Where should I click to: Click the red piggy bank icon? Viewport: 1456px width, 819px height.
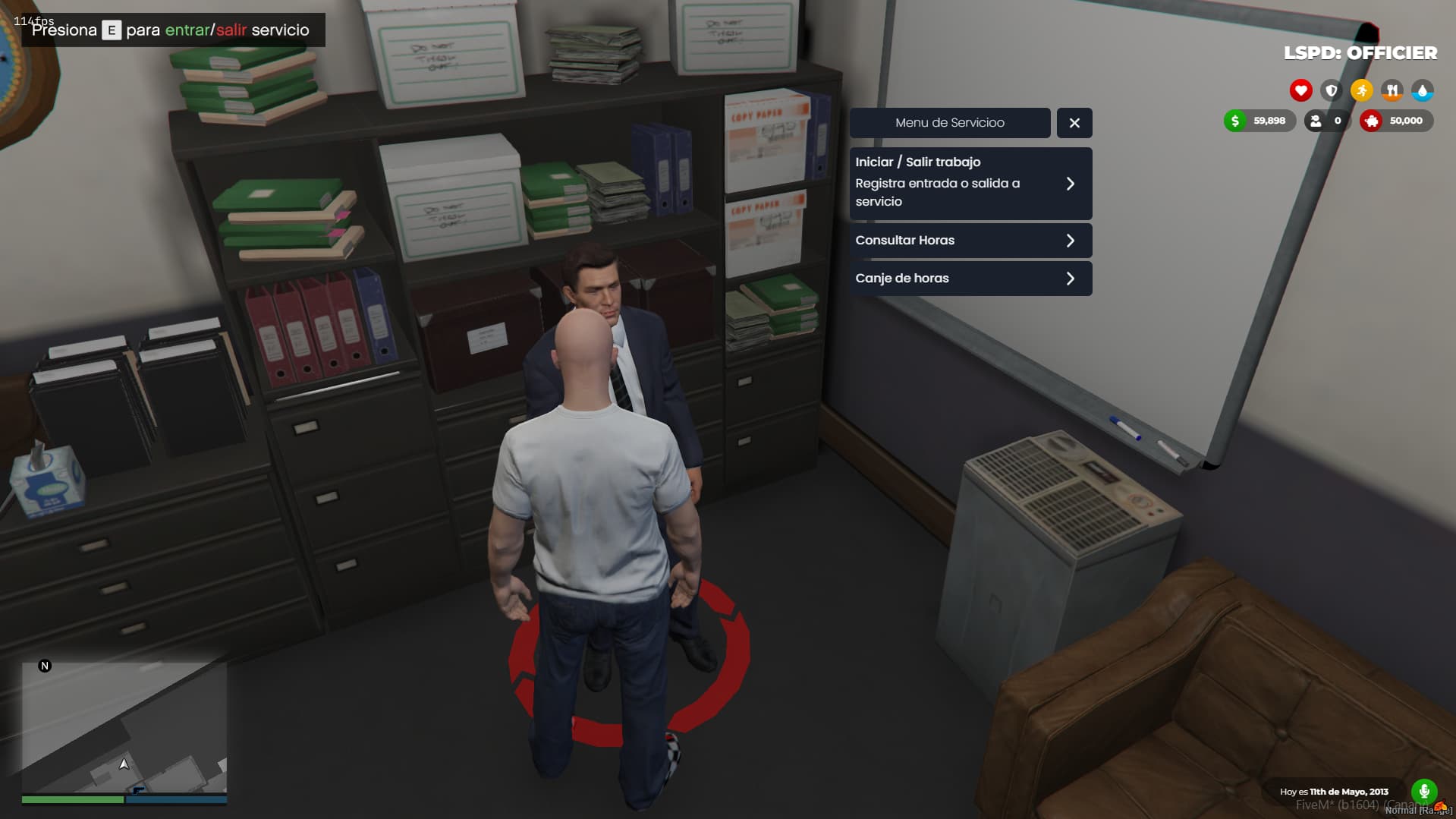[x=1372, y=121]
